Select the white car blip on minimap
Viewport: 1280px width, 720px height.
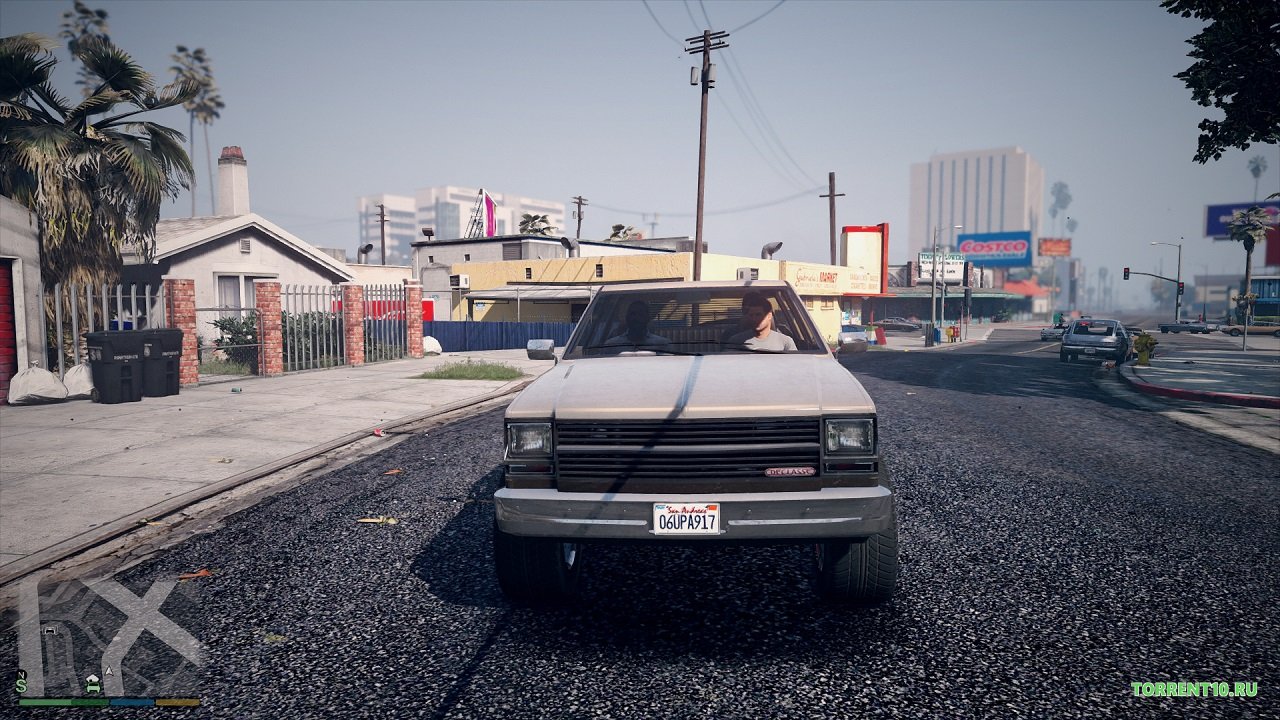point(49,631)
